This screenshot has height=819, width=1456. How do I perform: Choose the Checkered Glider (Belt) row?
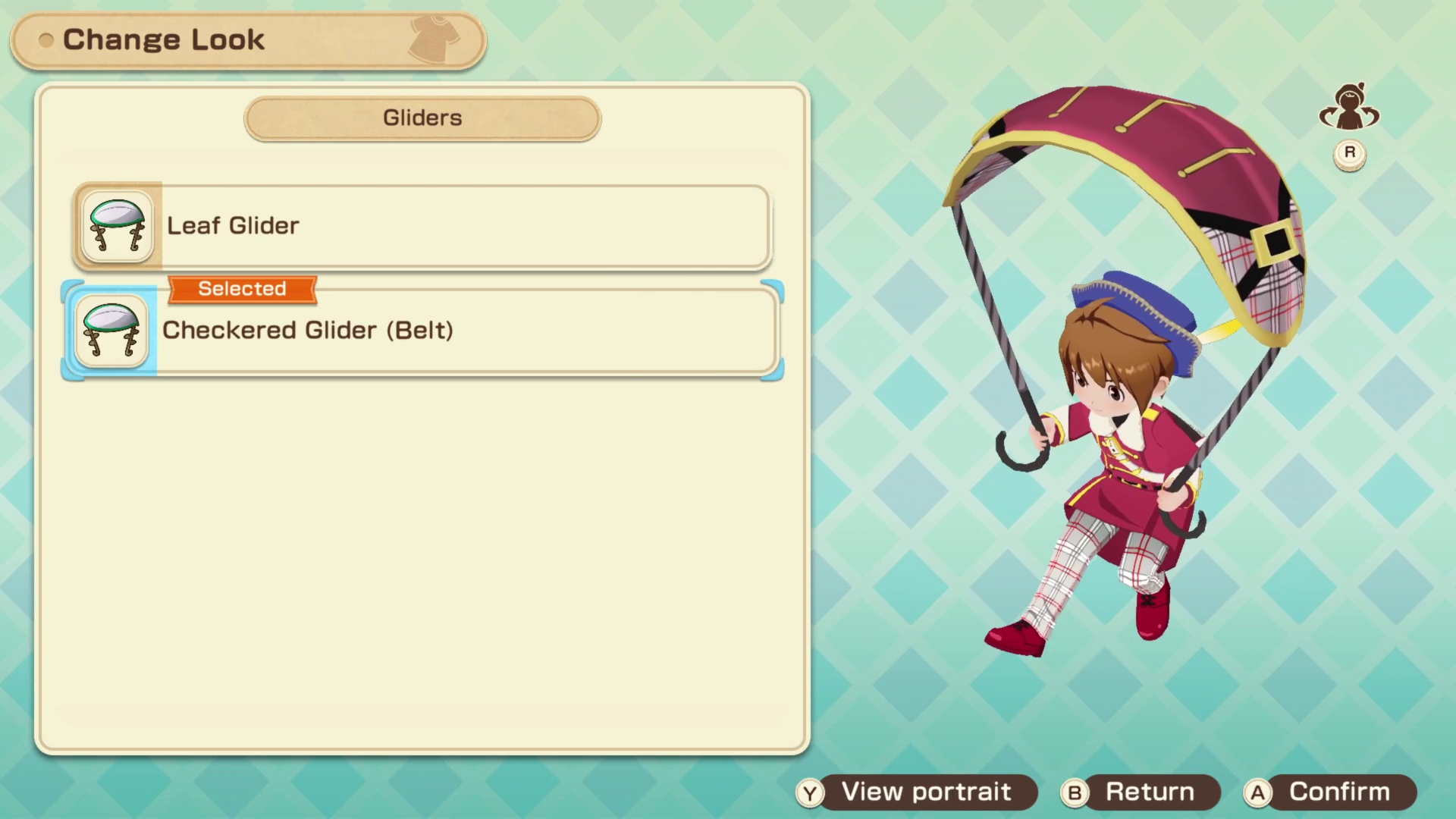[422, 331]
